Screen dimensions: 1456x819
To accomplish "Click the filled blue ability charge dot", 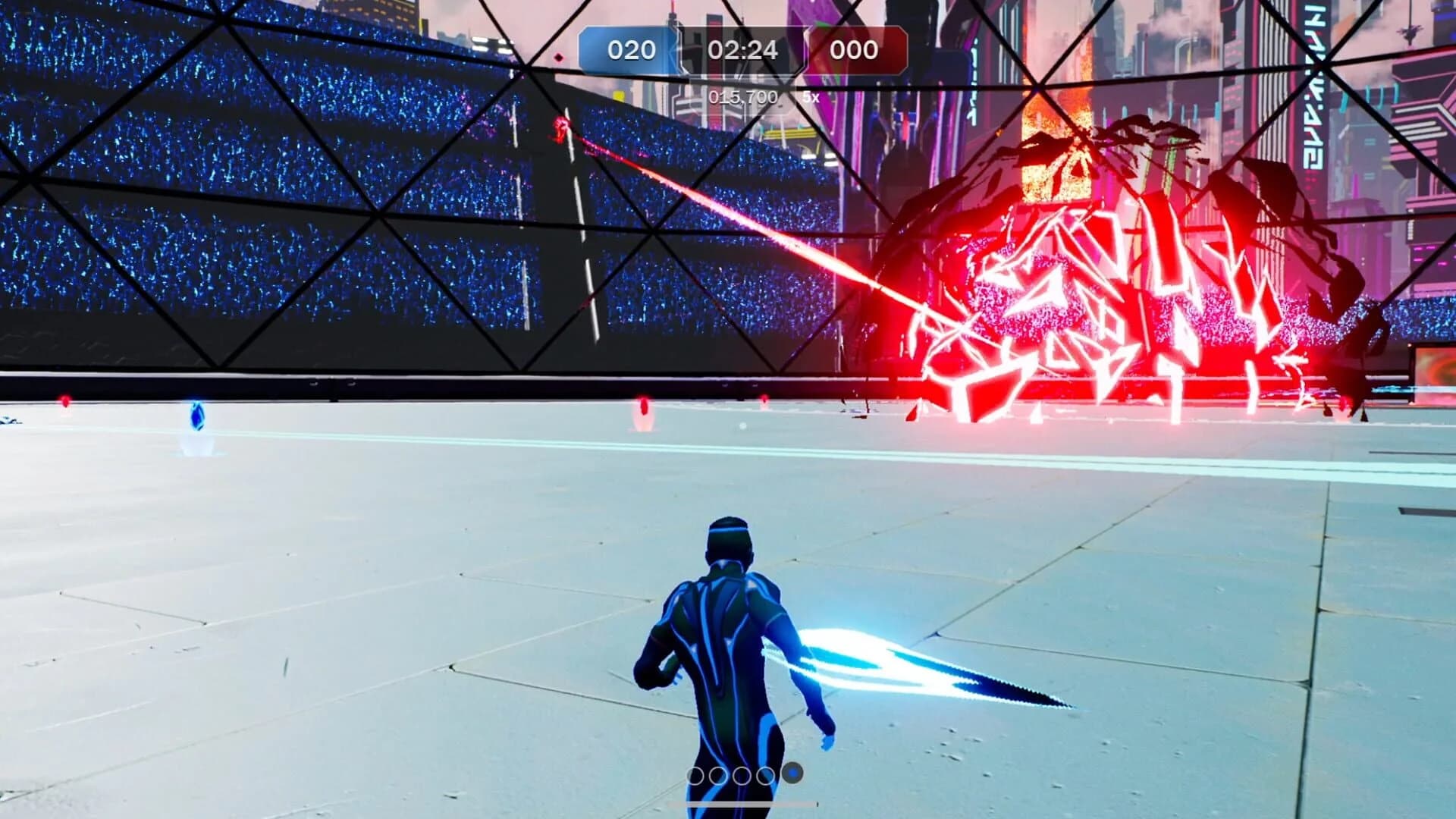I will (x=793, y=773).
